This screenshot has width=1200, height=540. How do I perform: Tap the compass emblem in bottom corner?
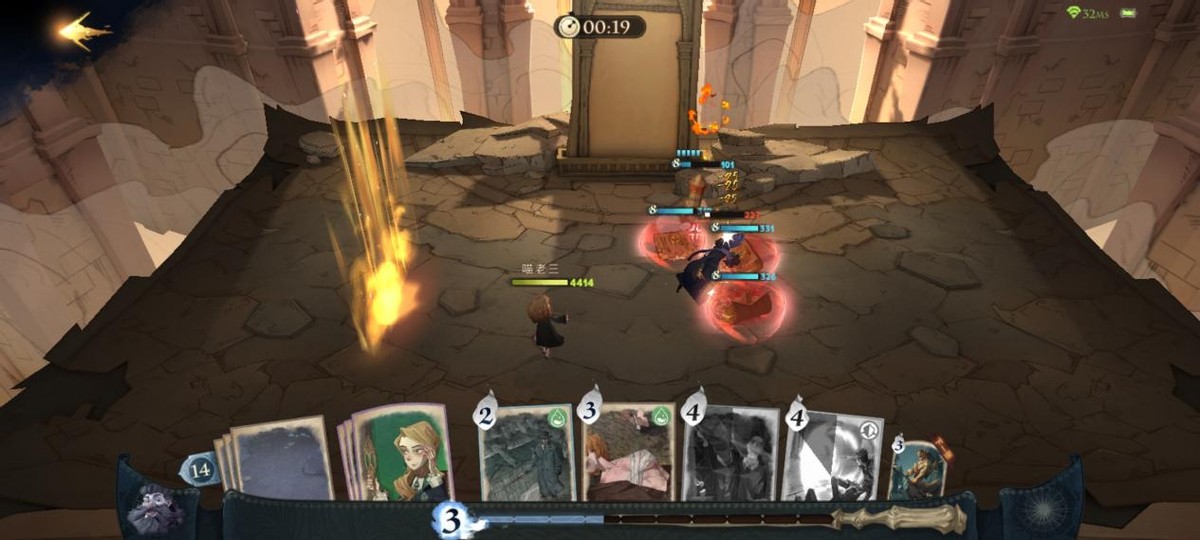tap(1044, 507)
